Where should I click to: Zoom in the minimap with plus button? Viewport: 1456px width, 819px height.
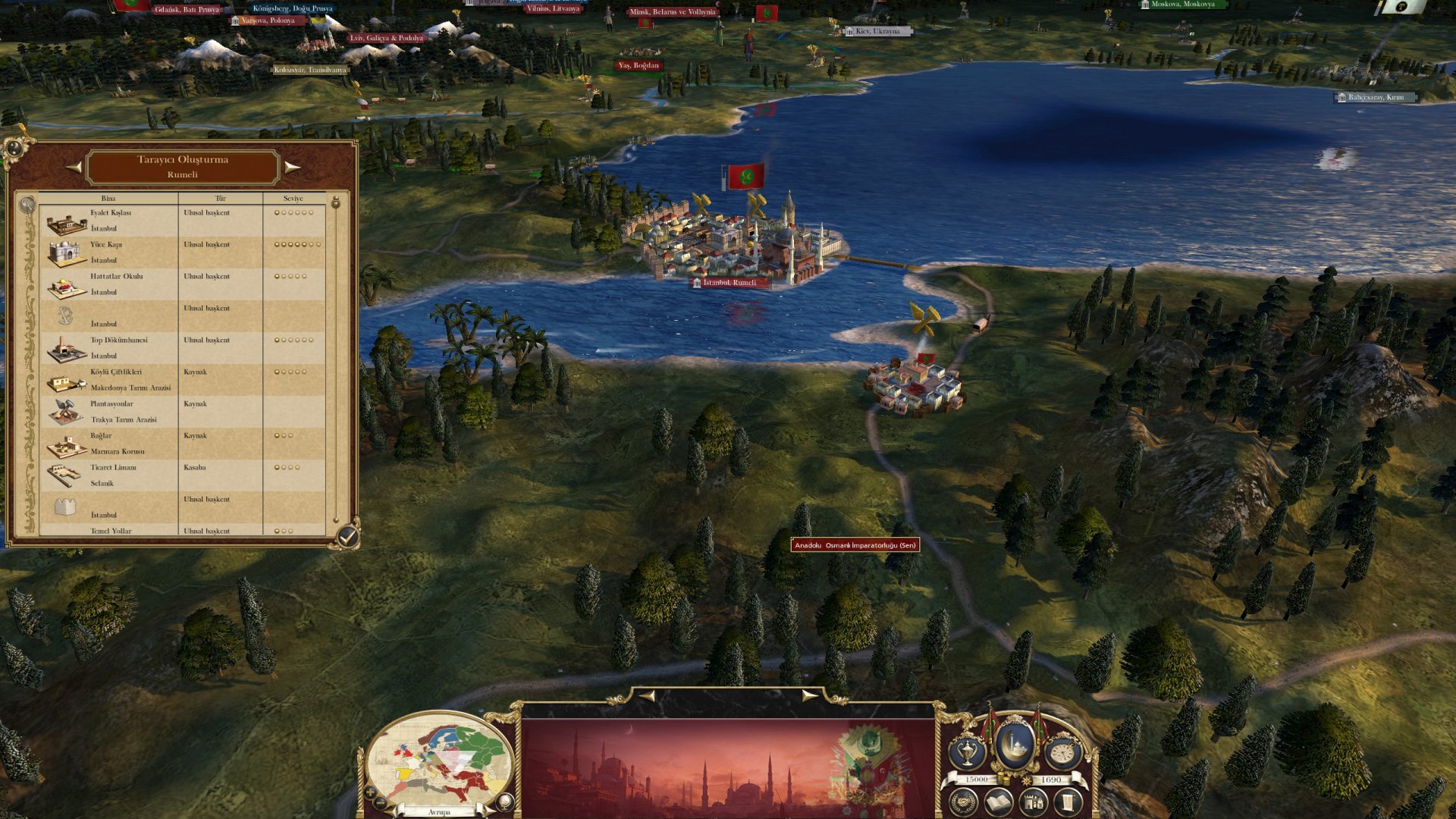coord(370,792)
